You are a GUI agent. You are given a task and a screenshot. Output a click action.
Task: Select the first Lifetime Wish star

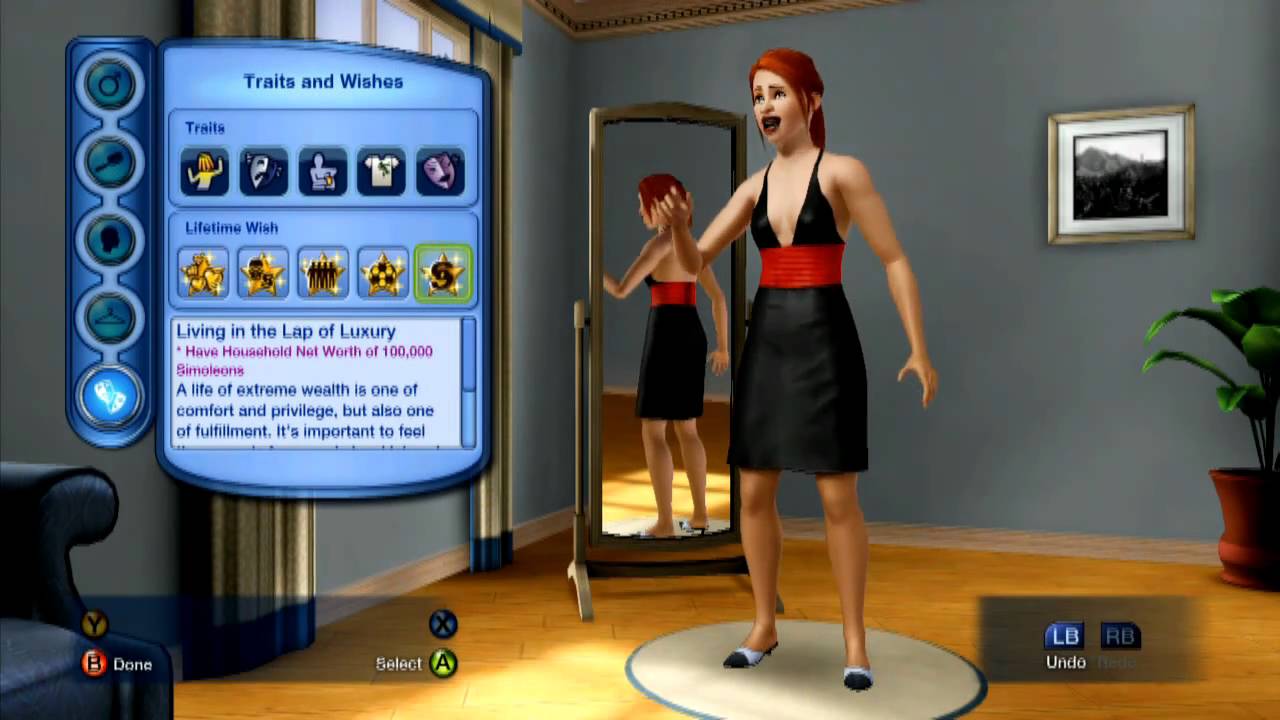pyautogui.click(x=203, y=272)
